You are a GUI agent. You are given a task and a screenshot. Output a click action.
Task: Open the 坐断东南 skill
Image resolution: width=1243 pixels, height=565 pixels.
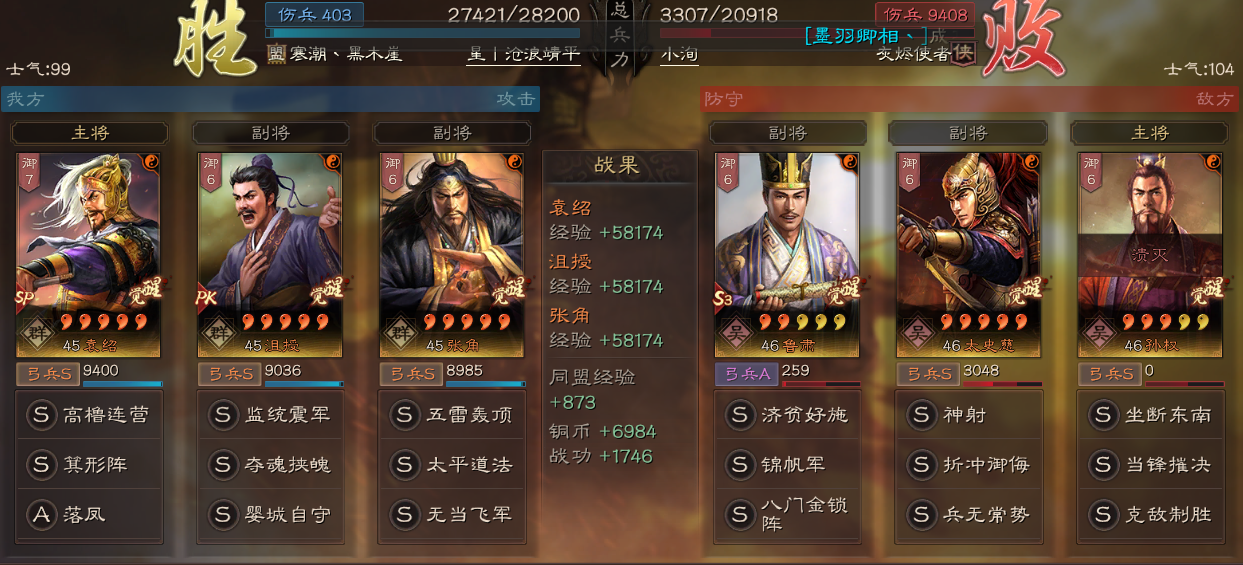pyautogui.click(x=1150, y=414)
